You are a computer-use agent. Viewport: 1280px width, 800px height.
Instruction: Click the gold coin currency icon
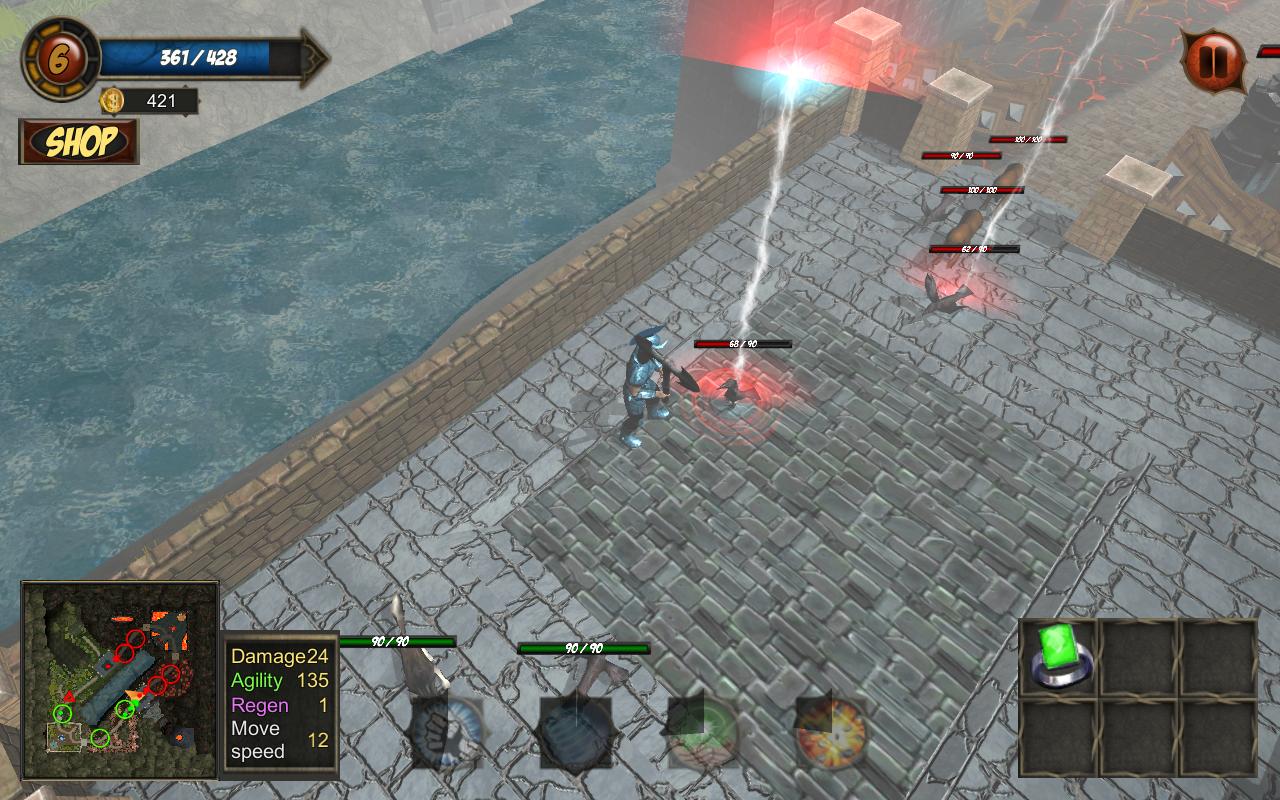(x=113, y=101)
